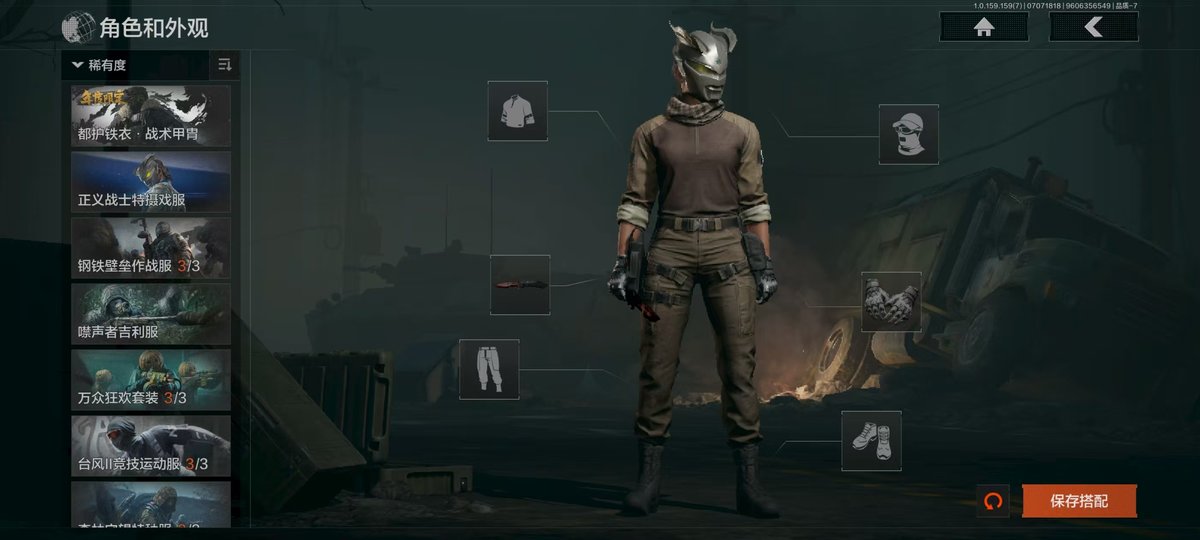This screenshot has width=1200, height=540.
Task: Click the home button
Action: pos(984,27)
